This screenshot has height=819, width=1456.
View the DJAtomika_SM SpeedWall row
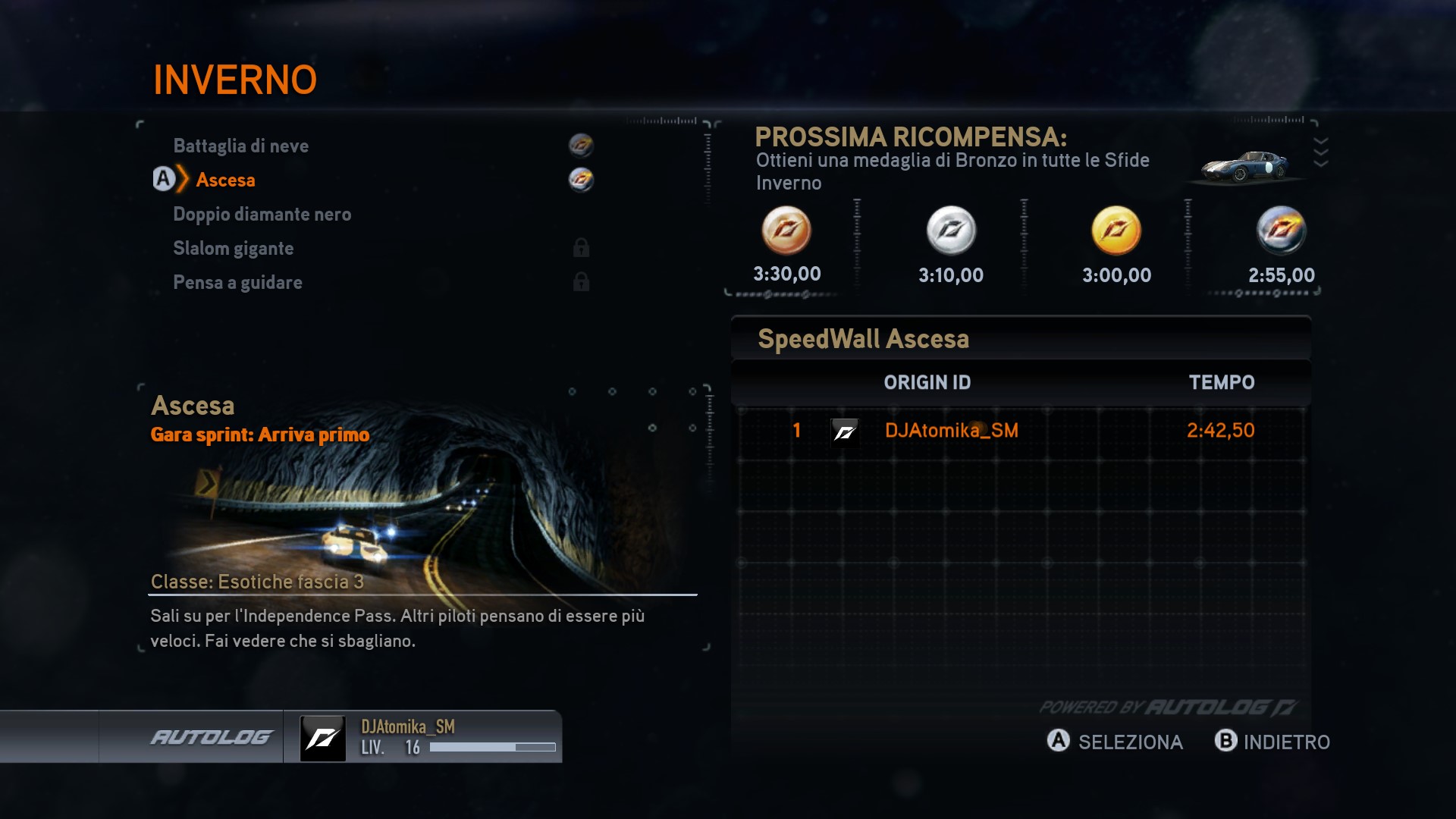pos(1021,431)
